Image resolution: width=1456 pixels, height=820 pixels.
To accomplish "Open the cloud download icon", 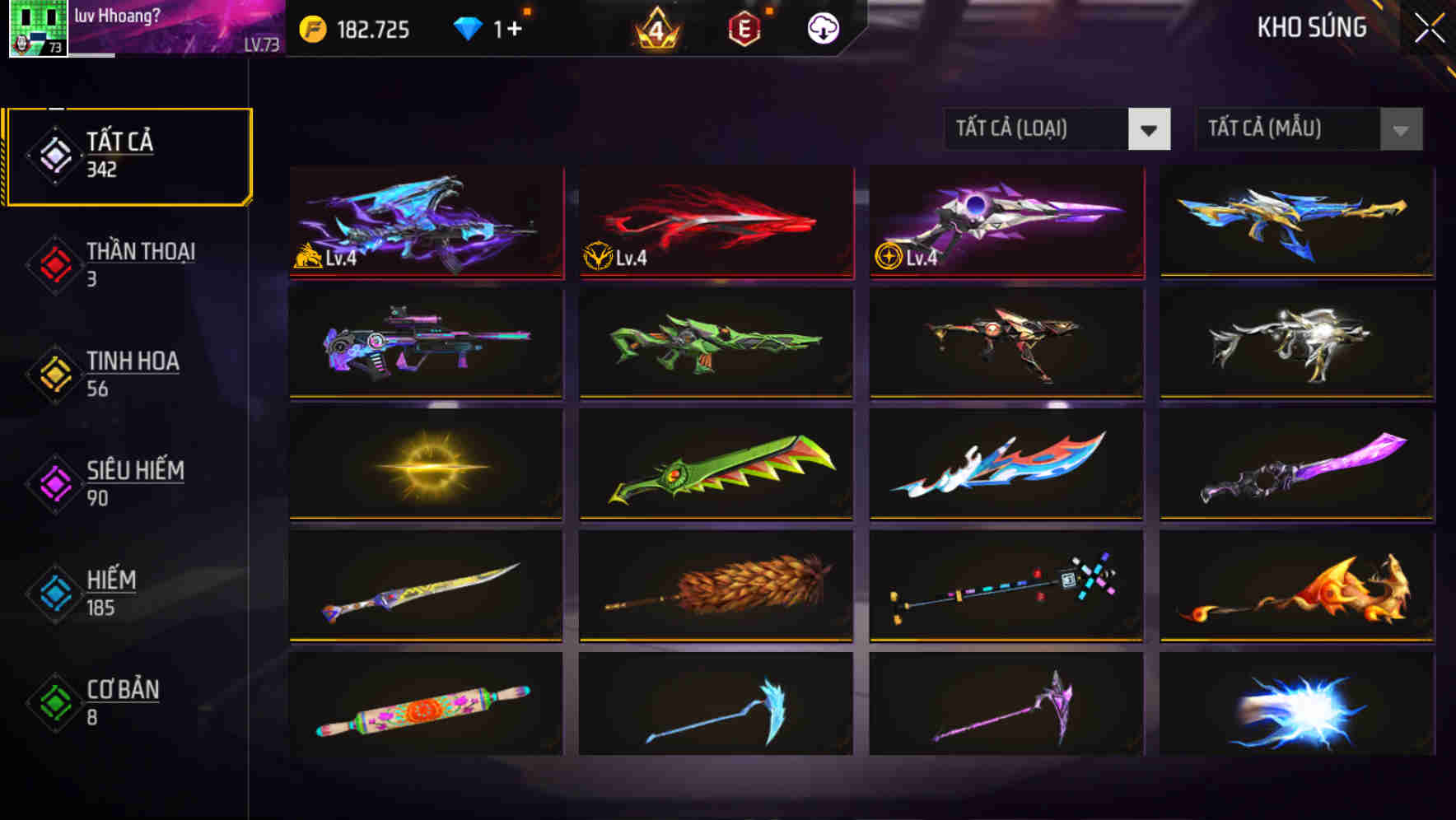I will (823, 28).
